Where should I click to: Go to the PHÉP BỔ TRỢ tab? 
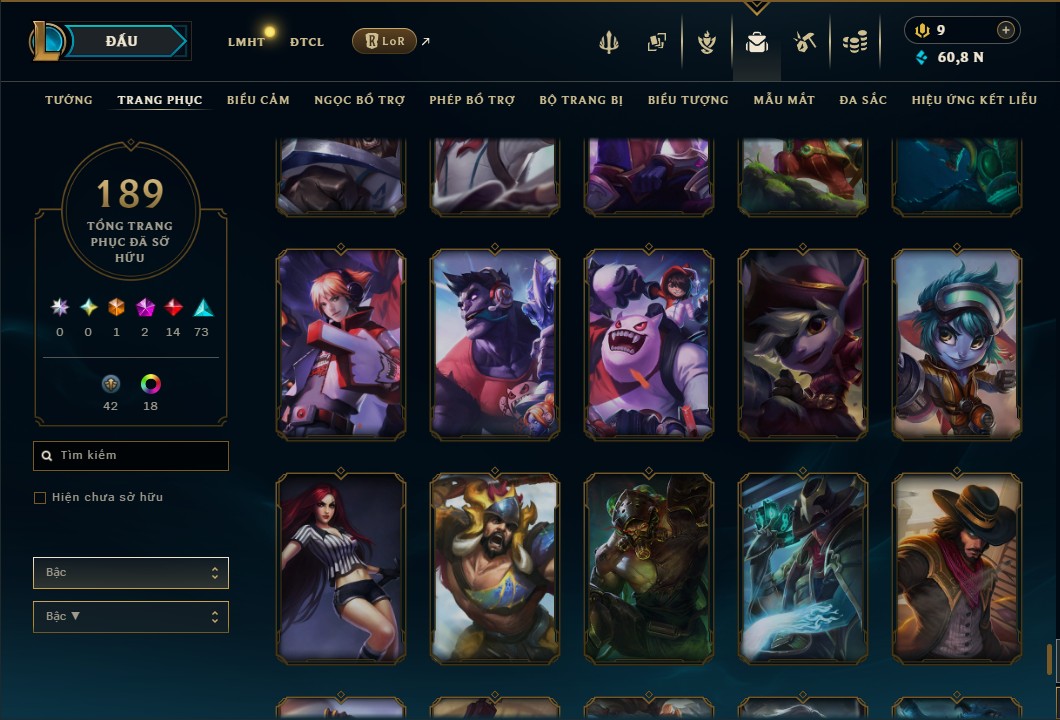coord(472,100)
